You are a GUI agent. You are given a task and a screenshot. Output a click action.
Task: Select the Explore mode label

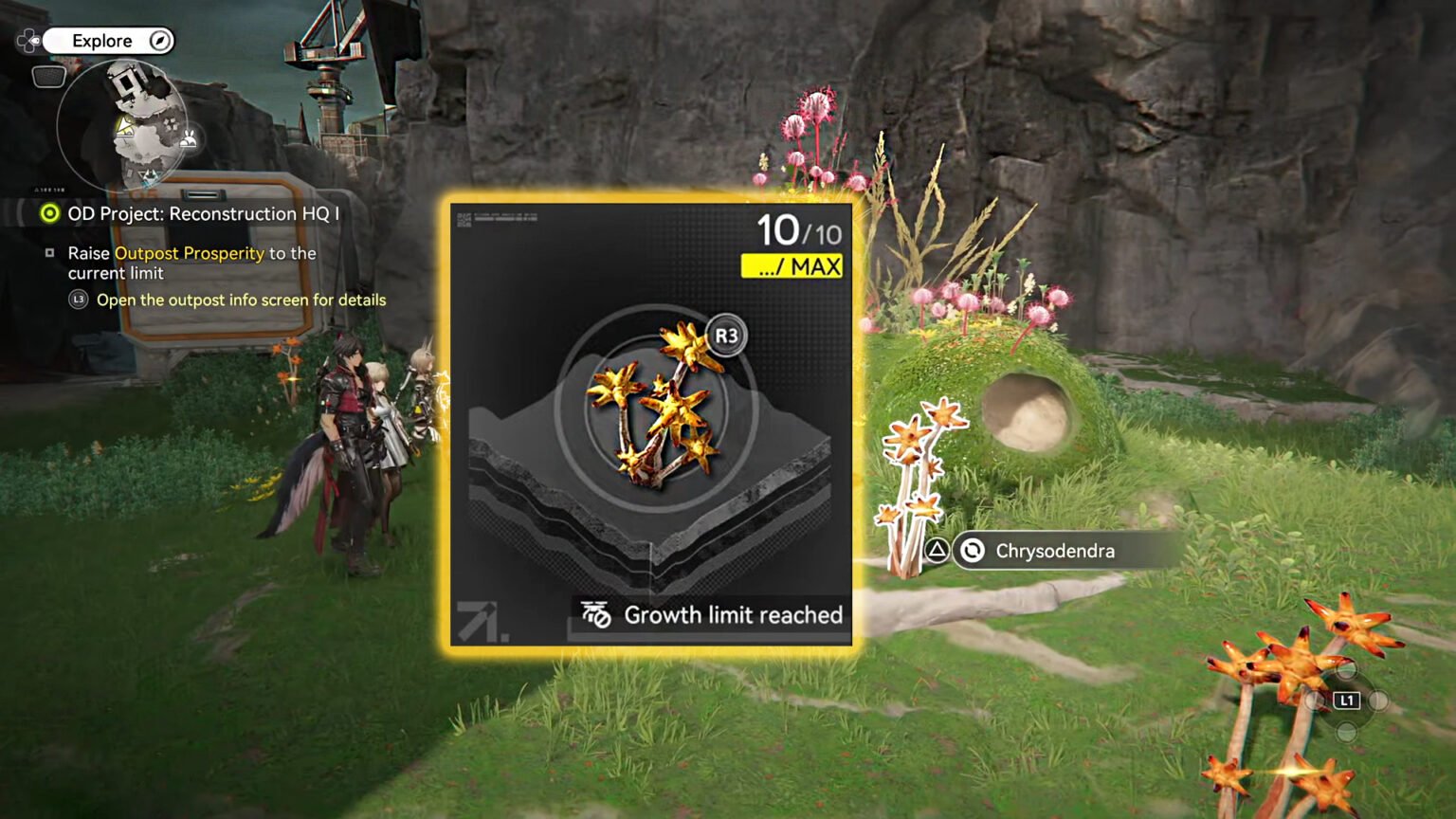(104, 41)
